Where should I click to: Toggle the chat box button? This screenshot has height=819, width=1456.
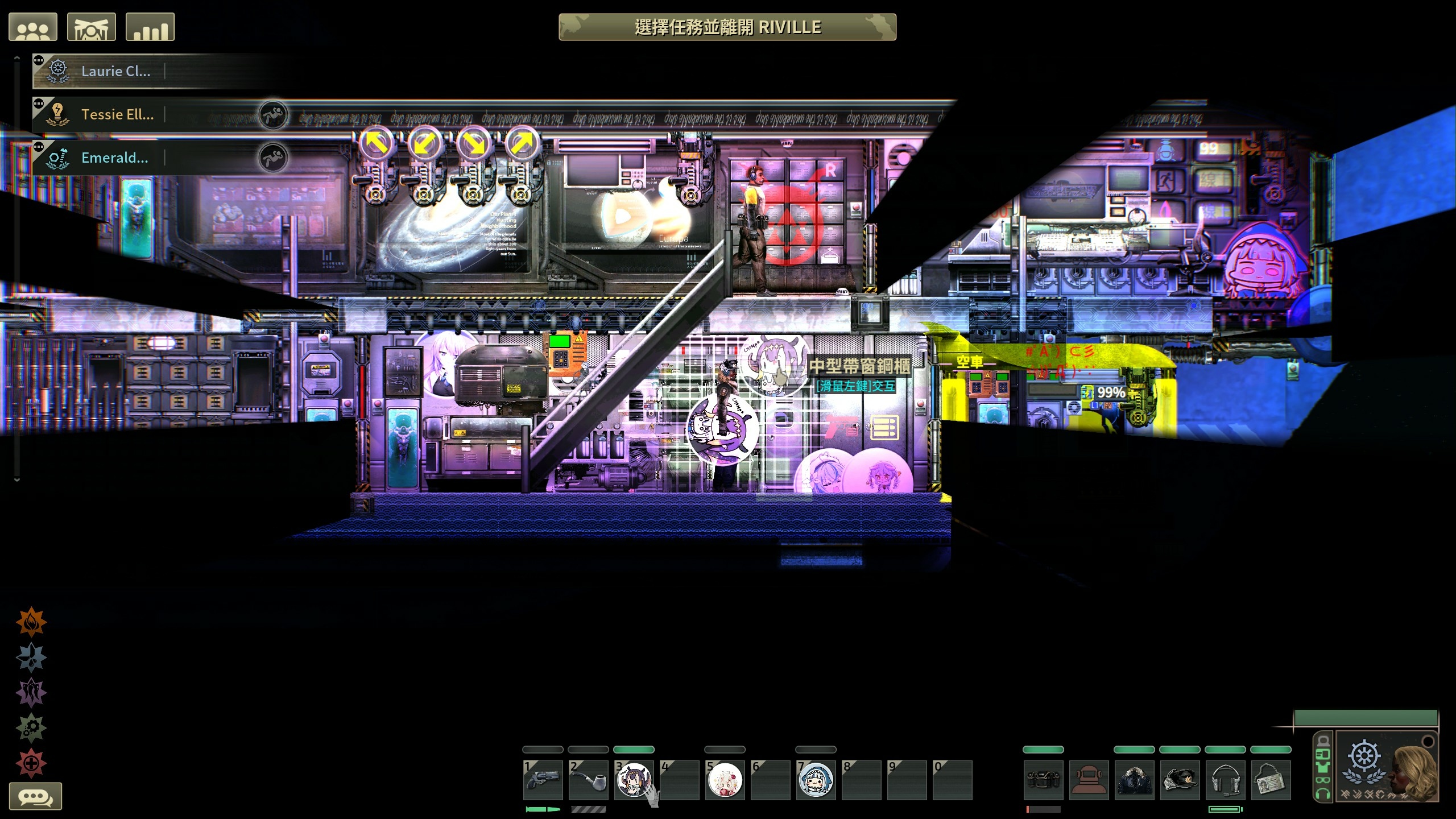click(35, 796)
